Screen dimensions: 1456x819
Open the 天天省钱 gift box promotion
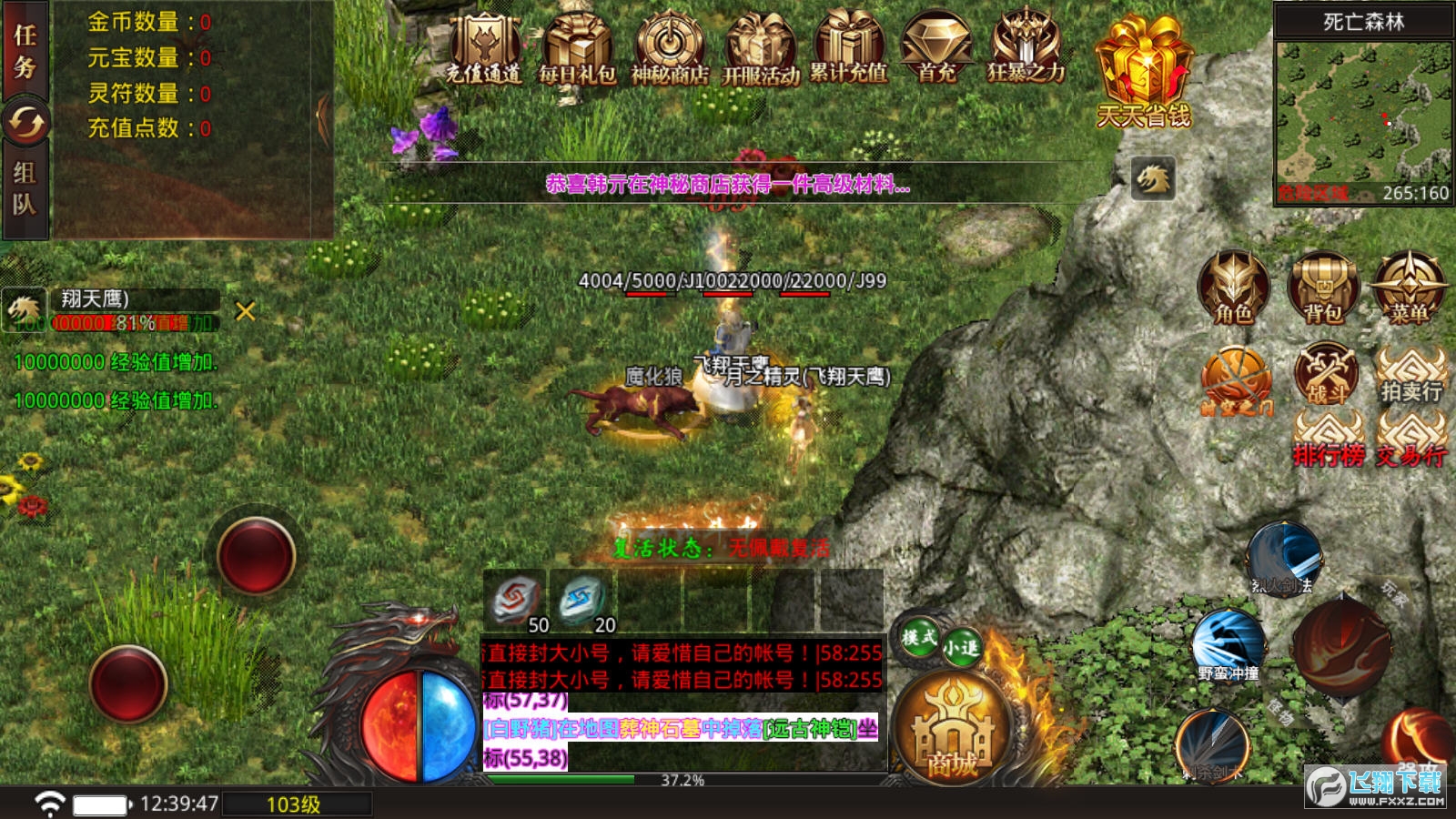(x=1144, y=71)
